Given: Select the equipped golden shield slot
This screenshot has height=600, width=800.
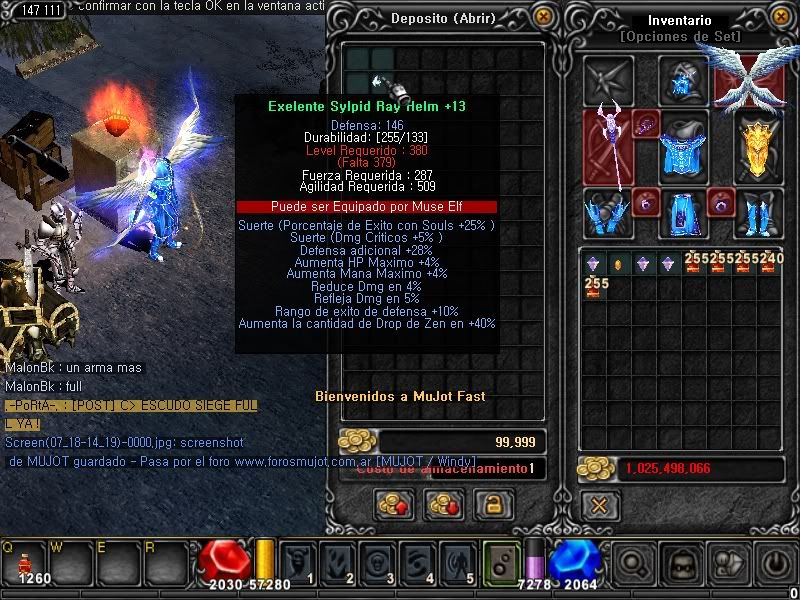Looking at the screenshot, I should tap(756, 147).
